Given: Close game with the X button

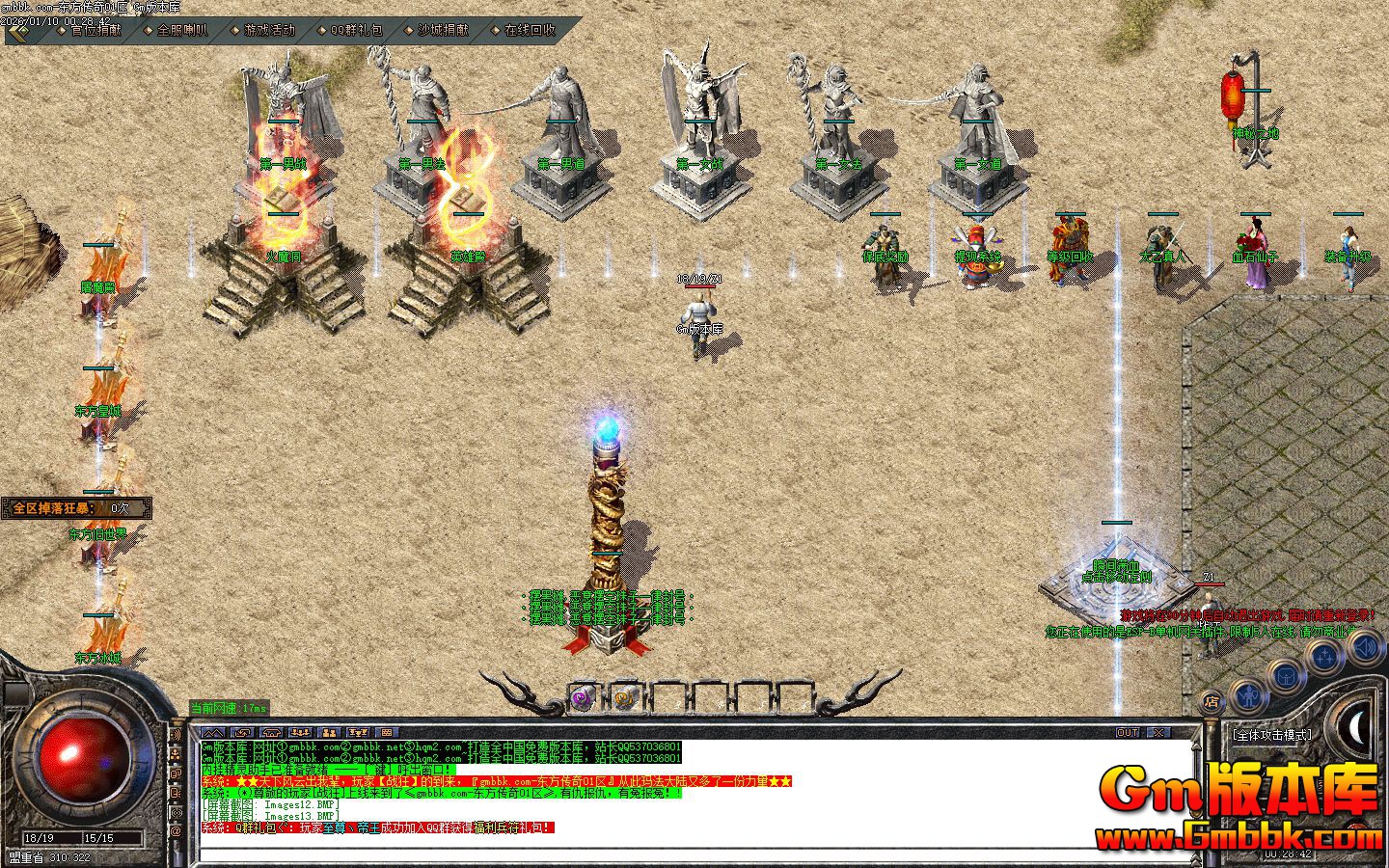Looking at the screenshot, I should pos(1157,733).
